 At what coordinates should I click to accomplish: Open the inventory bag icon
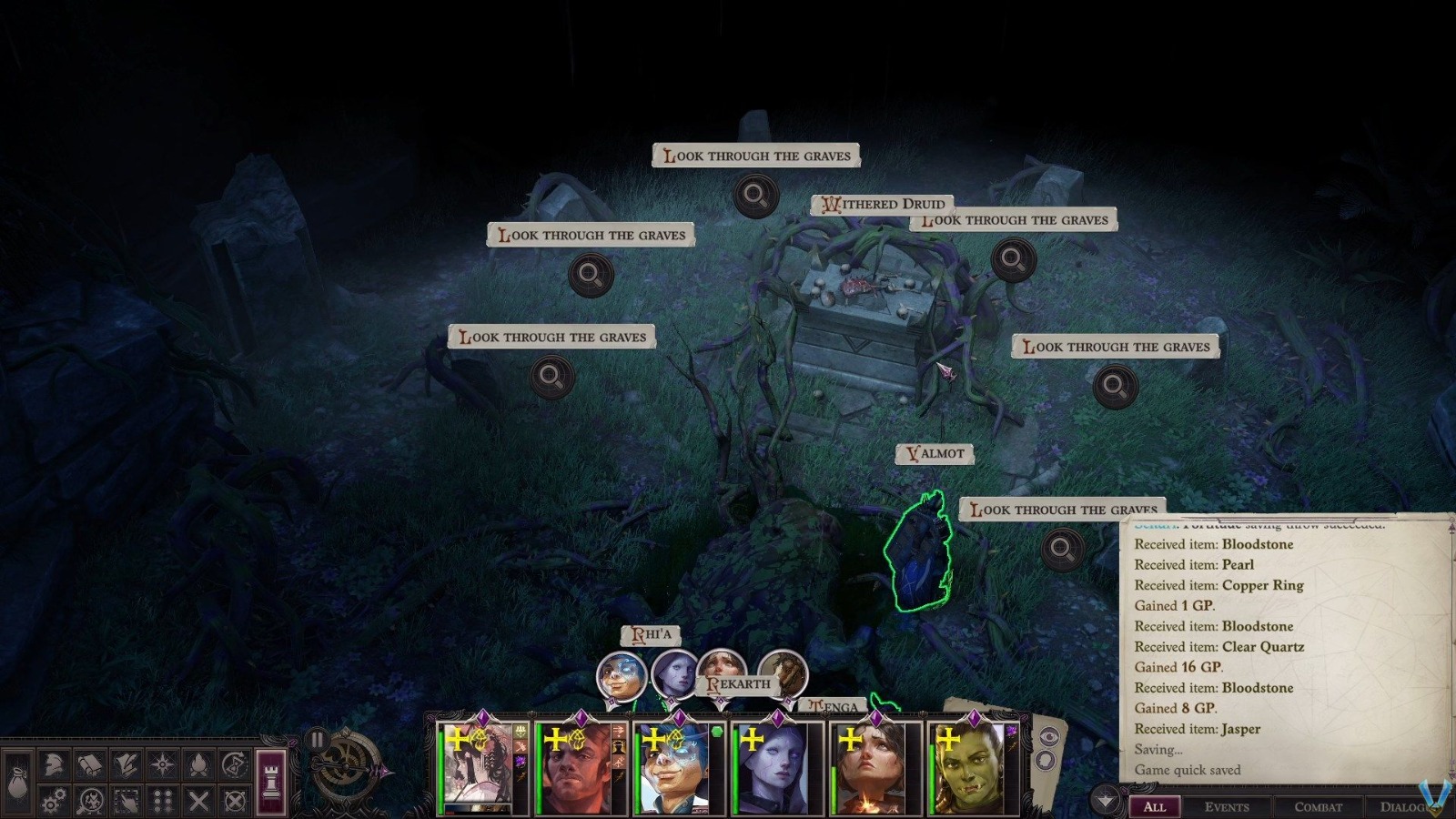coord(17,781)
